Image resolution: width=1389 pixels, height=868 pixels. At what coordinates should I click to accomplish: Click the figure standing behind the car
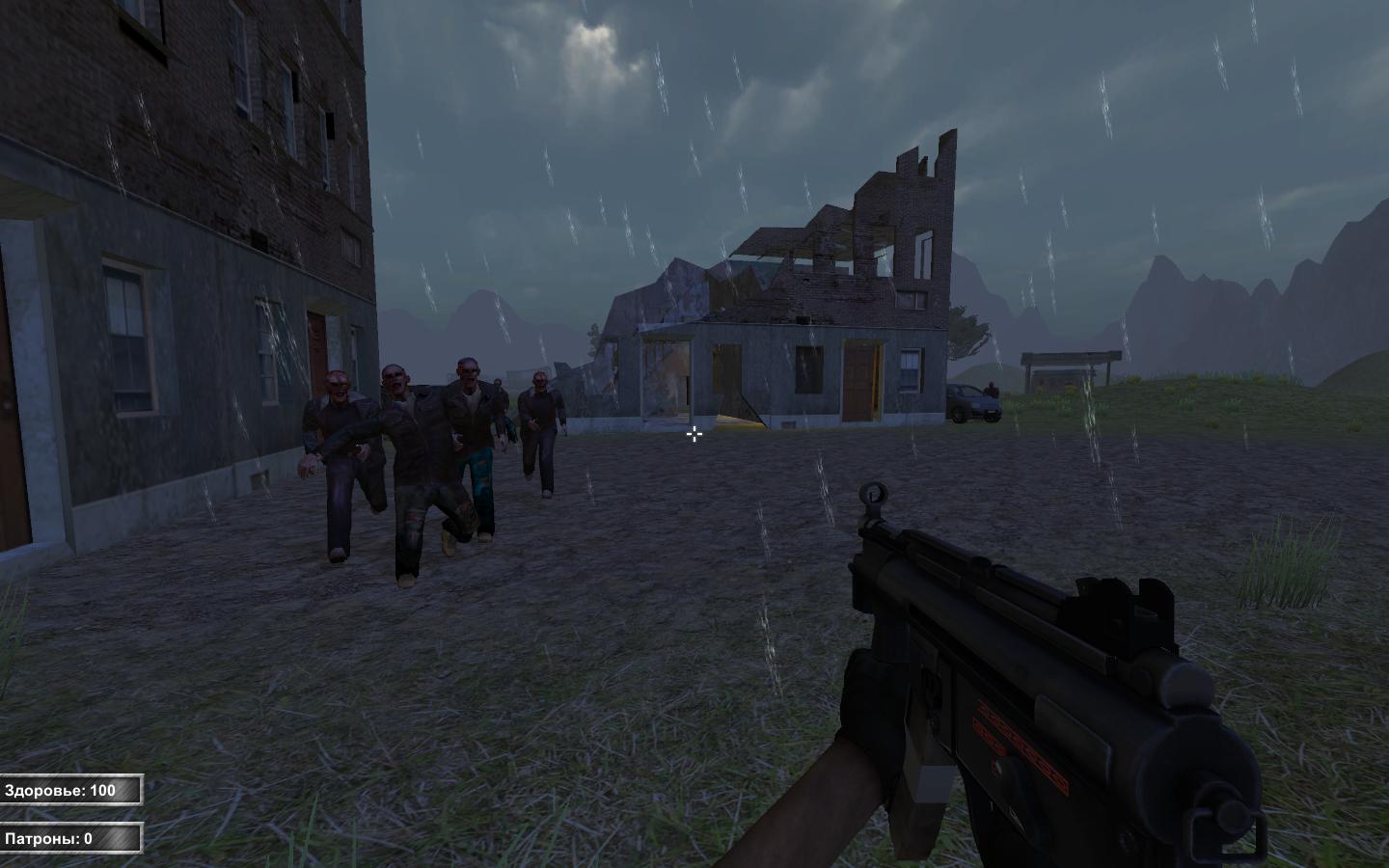993,389
